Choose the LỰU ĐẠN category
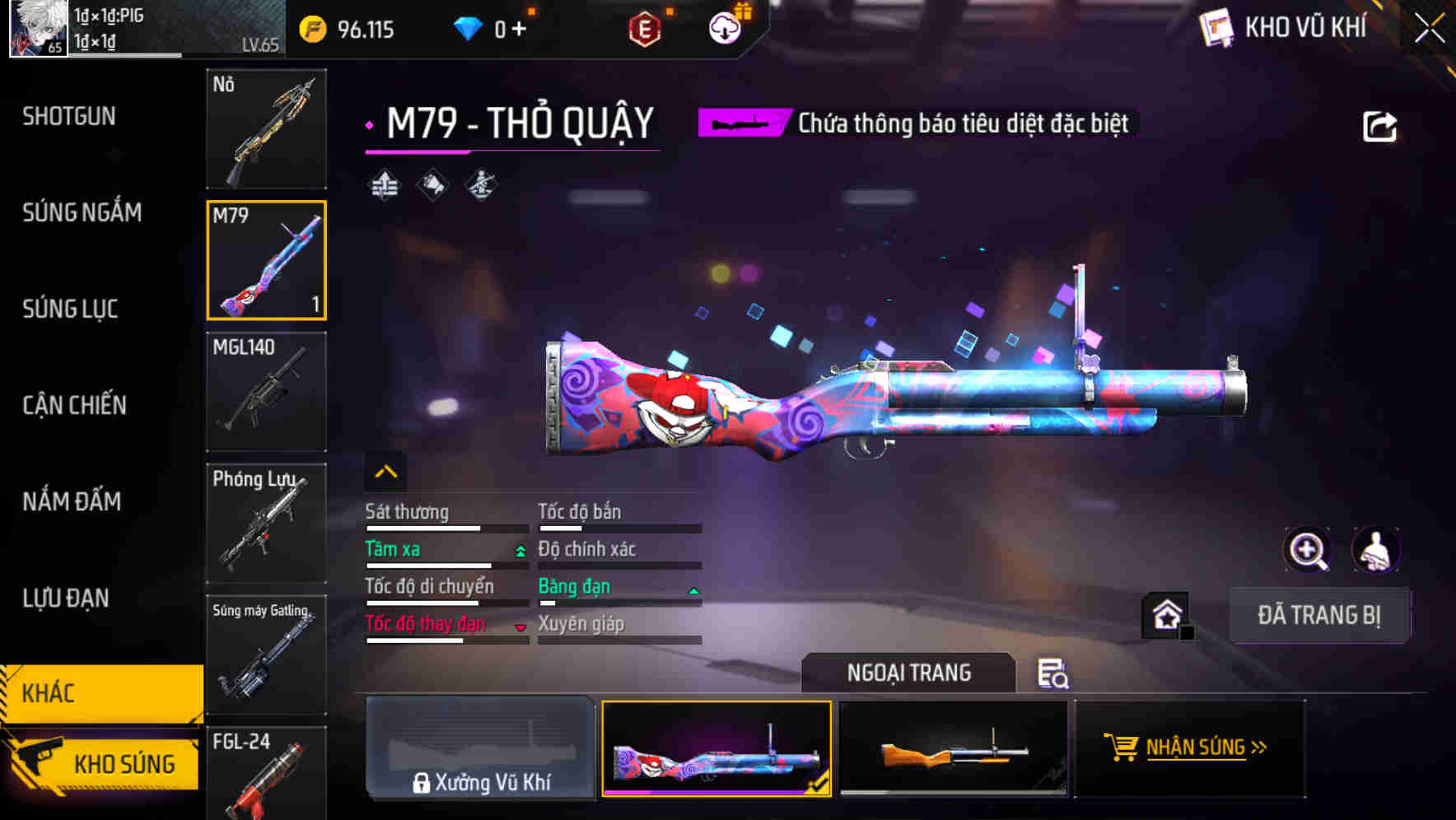Screen dimensions: 1456x820 tap(66, 598)
